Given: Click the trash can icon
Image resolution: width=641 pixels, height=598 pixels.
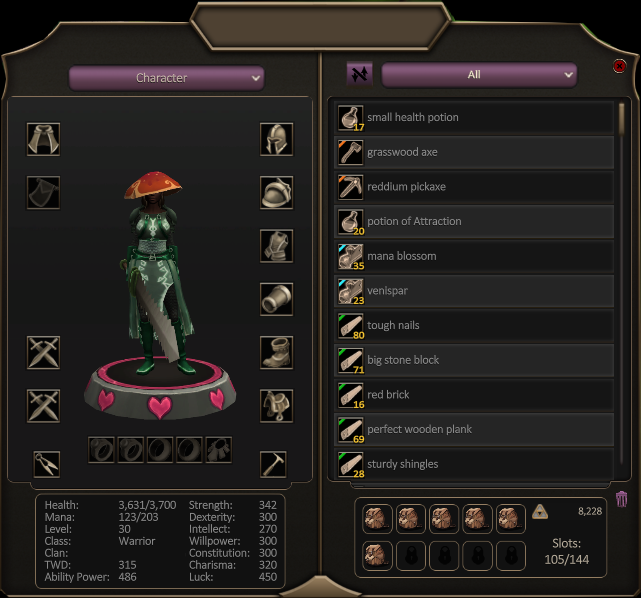Looking at the screenshot, I should (621, 498).
